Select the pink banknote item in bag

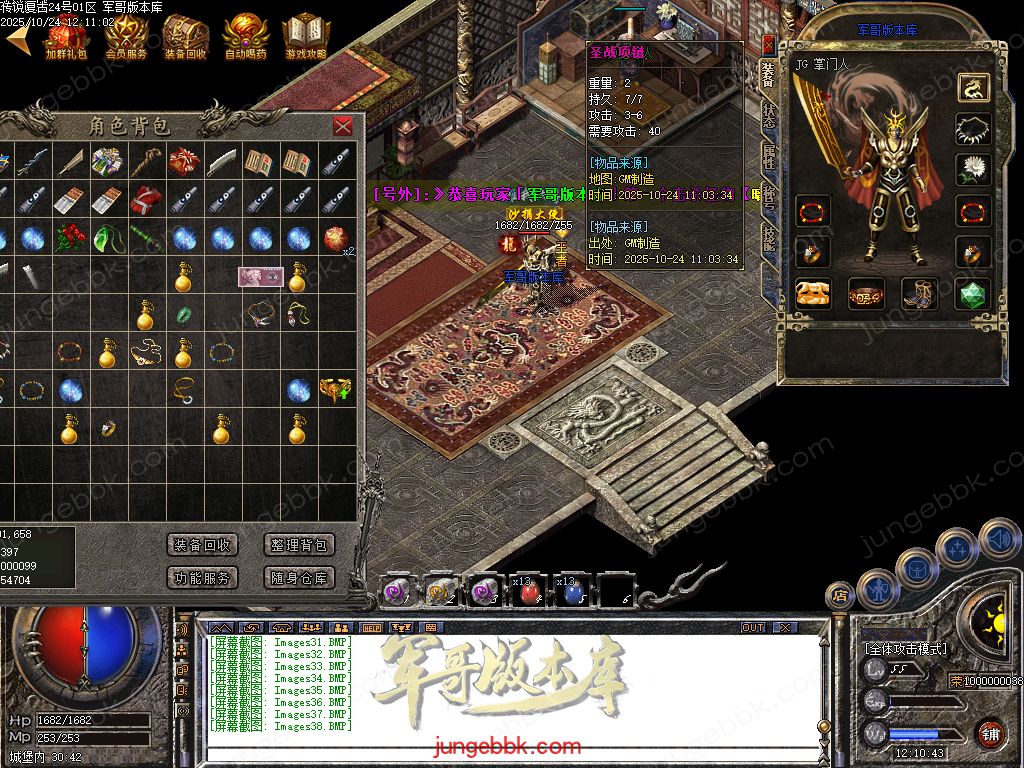pyautogui.click(x=260, y=275)
